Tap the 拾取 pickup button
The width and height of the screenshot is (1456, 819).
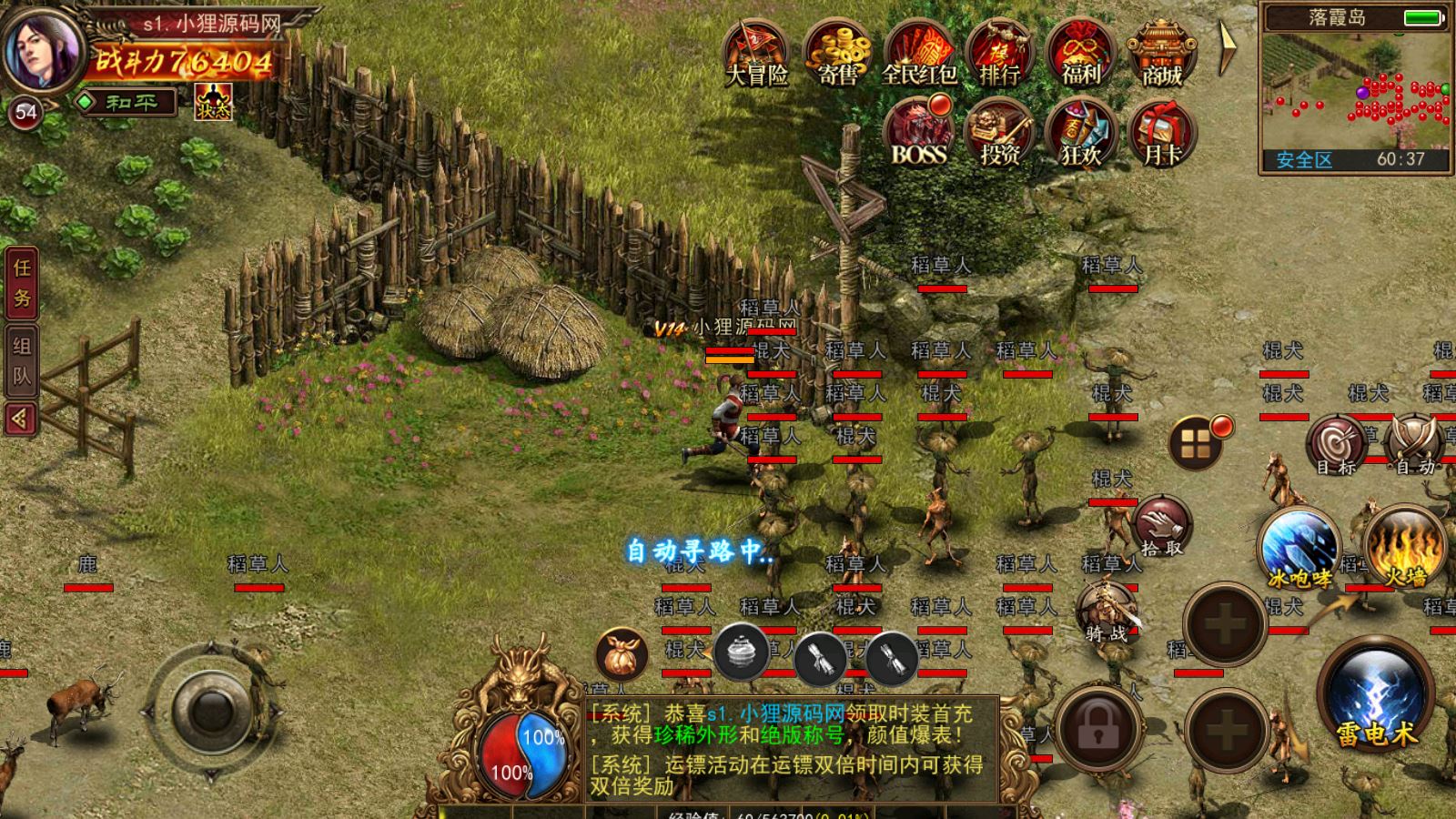point(1162,527)
